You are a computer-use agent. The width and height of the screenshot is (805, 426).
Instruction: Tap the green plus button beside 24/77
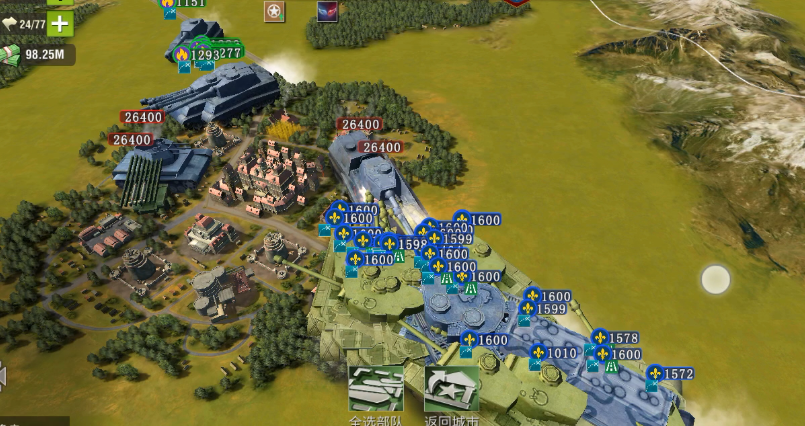click(x=60, y=24)
